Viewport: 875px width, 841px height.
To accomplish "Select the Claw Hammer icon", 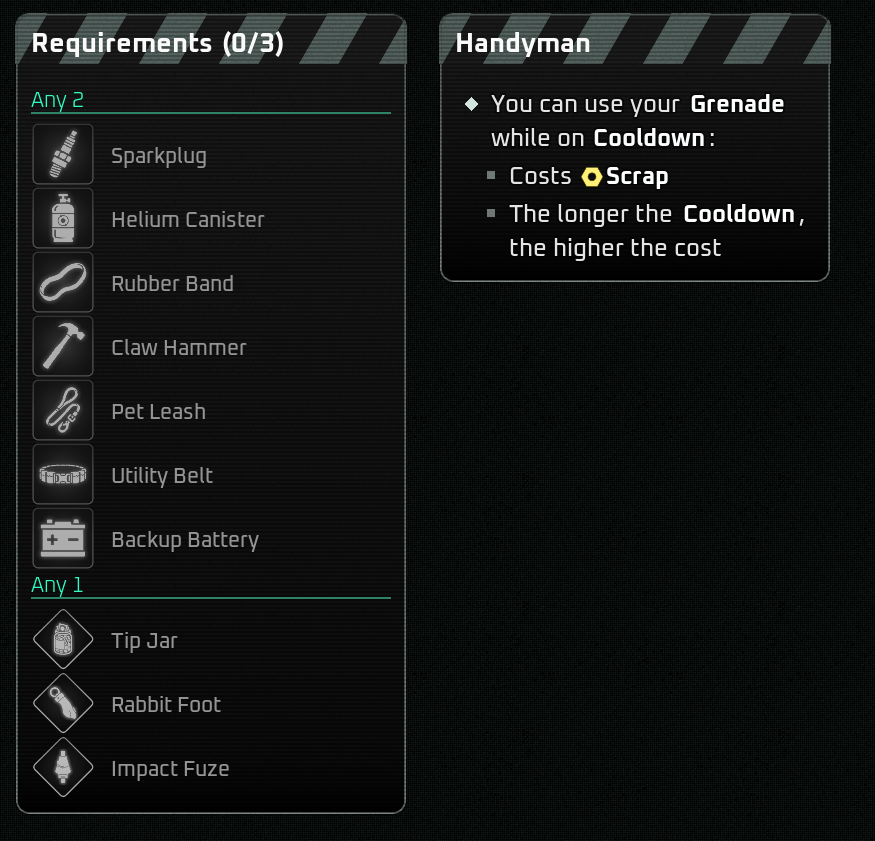I will point(63,347).
